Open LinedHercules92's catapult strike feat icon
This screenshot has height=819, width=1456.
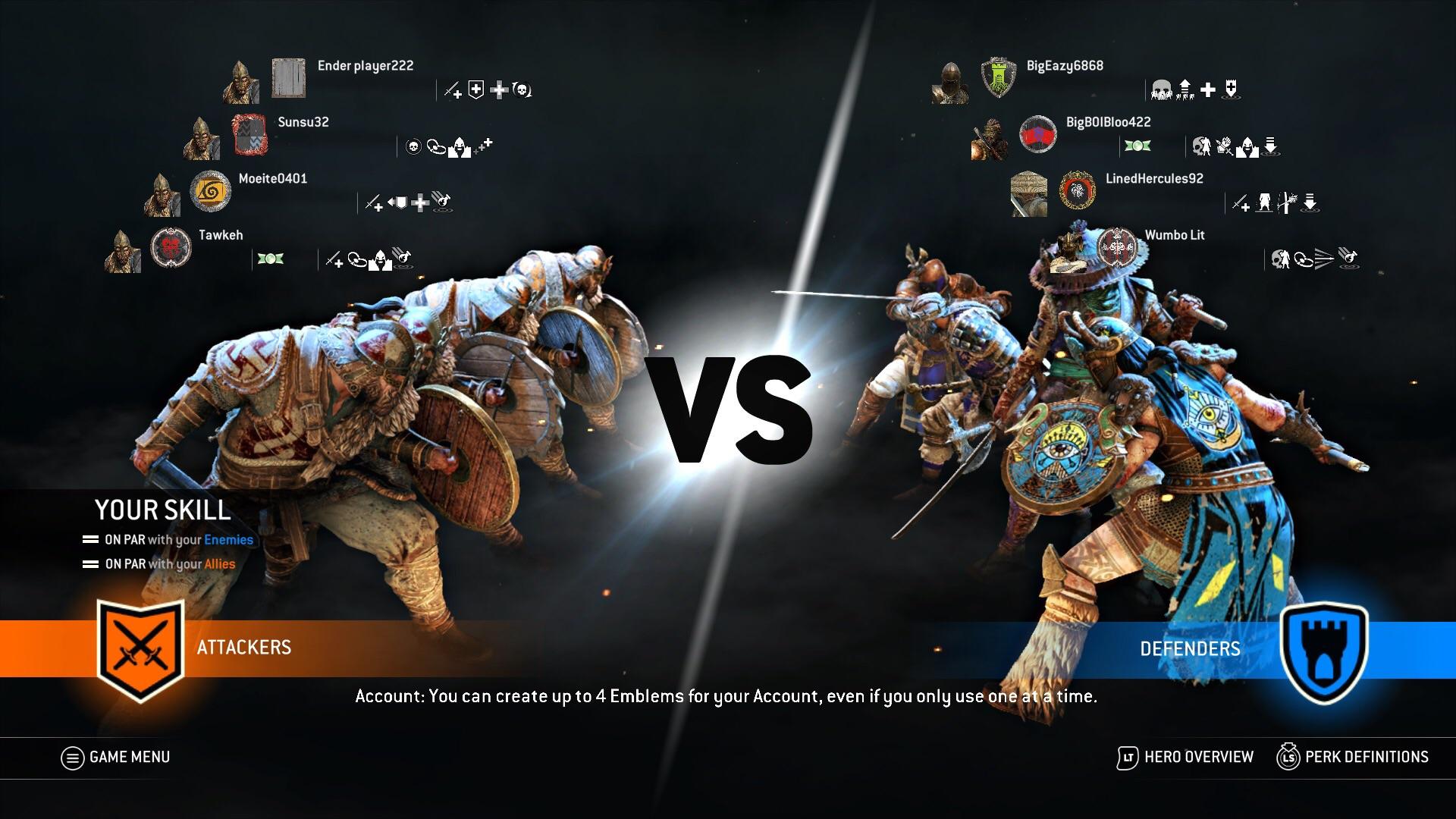pyautogui.click(x=1287, y=203)
